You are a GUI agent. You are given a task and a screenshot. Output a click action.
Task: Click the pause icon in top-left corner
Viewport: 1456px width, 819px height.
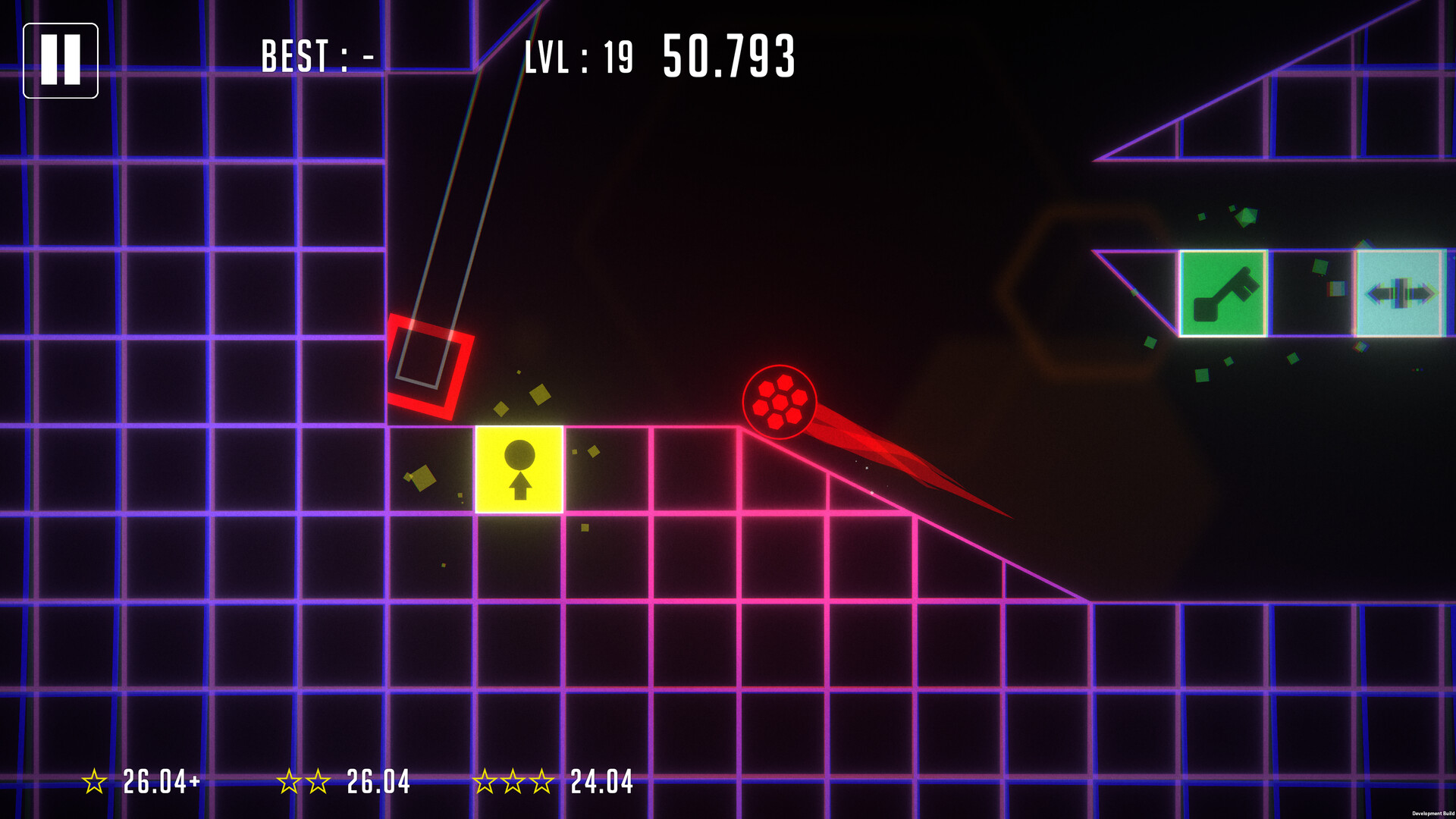click(x=61, y=59)
